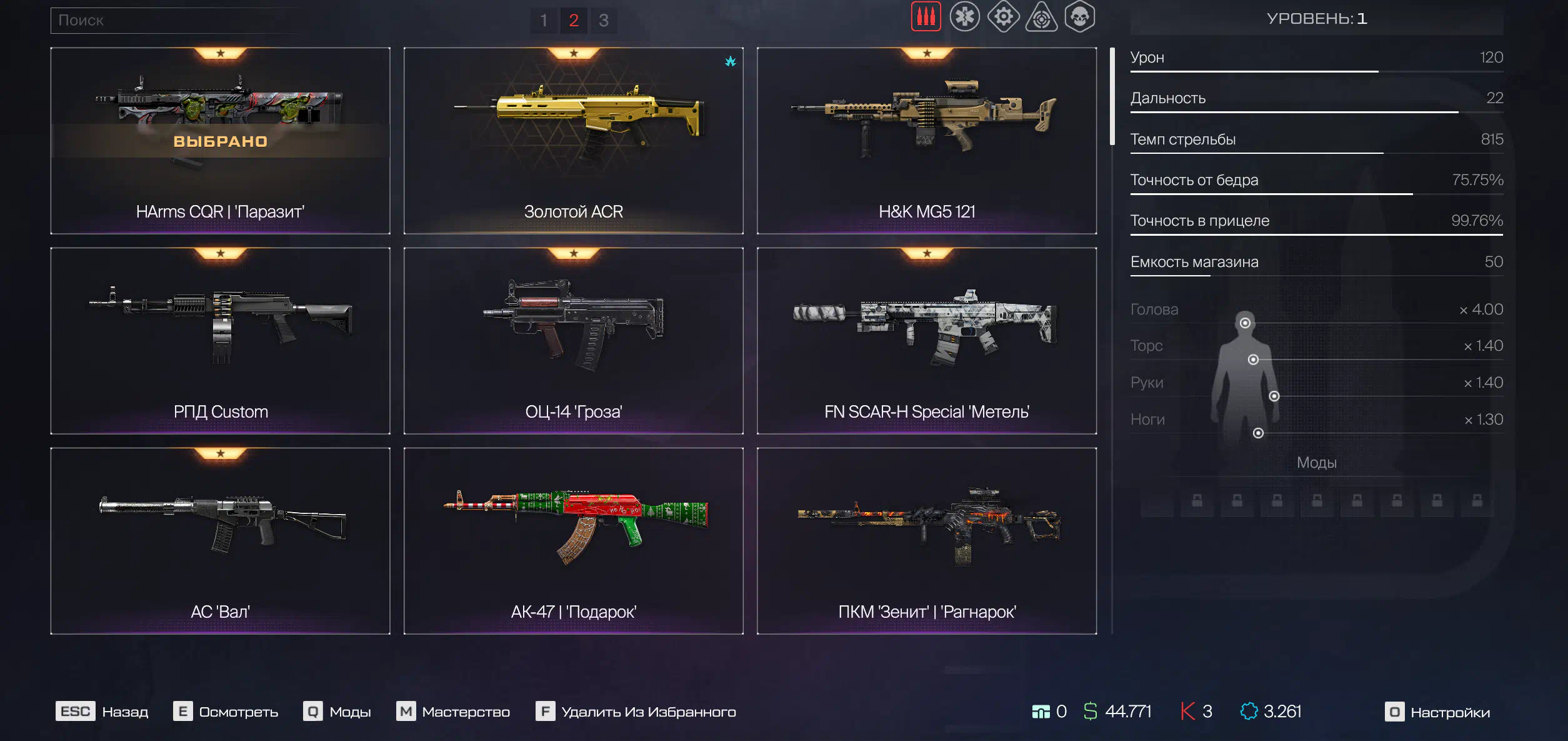Choose the АК-47 'Подарок' weapon card

573,541
